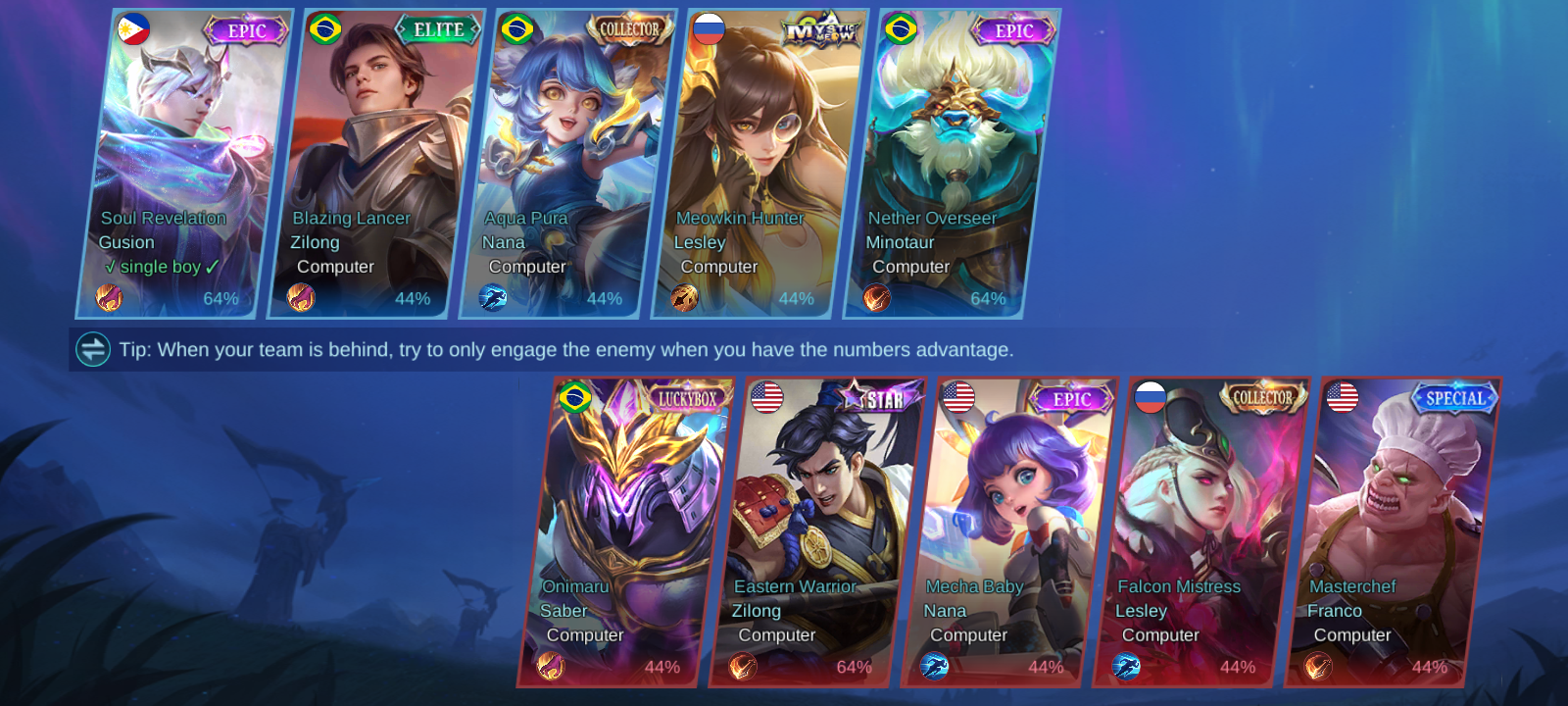
Task: Click the swap arrows icon beside the tip banner
Action: 91,349
